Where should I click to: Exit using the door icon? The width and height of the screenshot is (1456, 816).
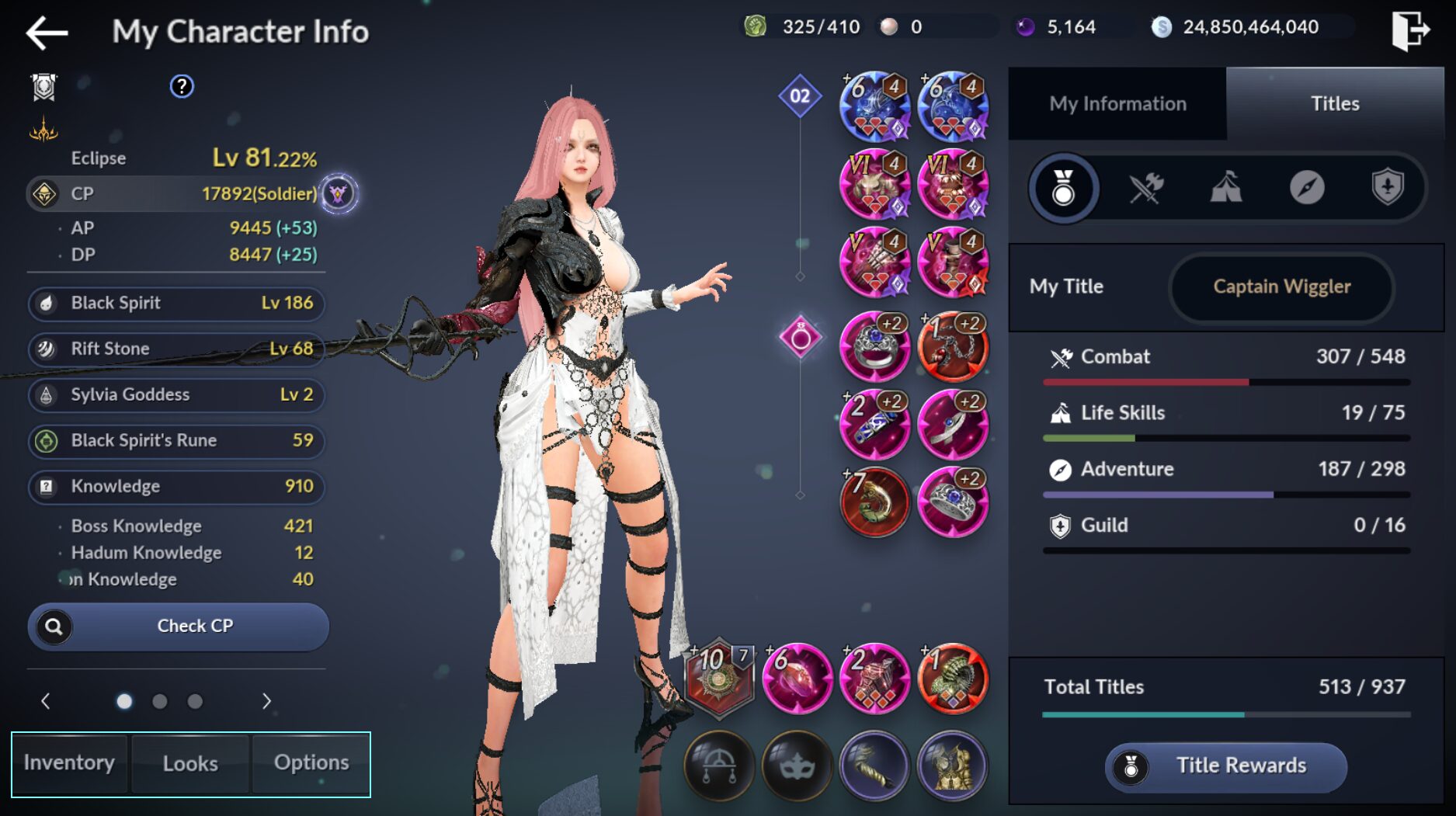1409,31
